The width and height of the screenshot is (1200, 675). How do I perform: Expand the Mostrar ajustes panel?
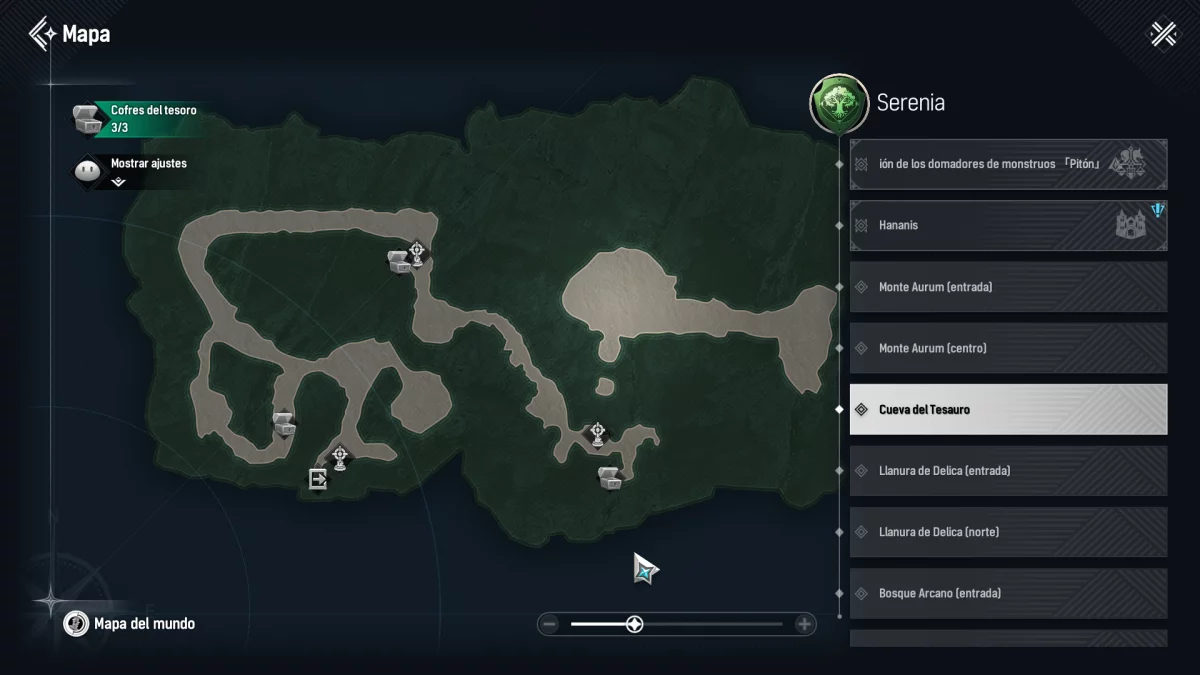point(118,182)
